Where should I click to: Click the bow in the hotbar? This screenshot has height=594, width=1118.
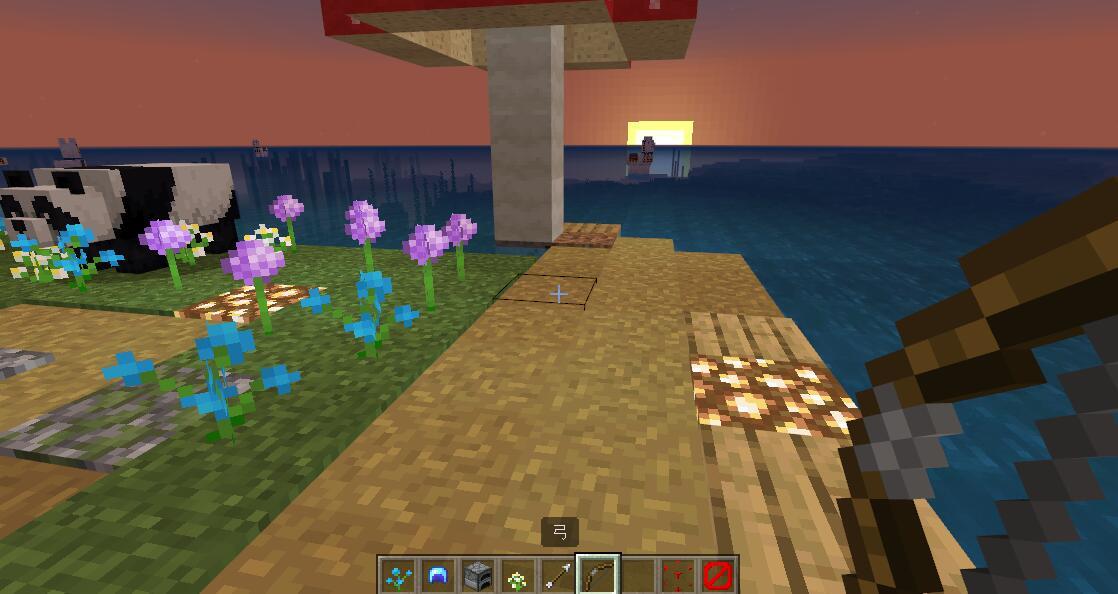pos(598,575)
